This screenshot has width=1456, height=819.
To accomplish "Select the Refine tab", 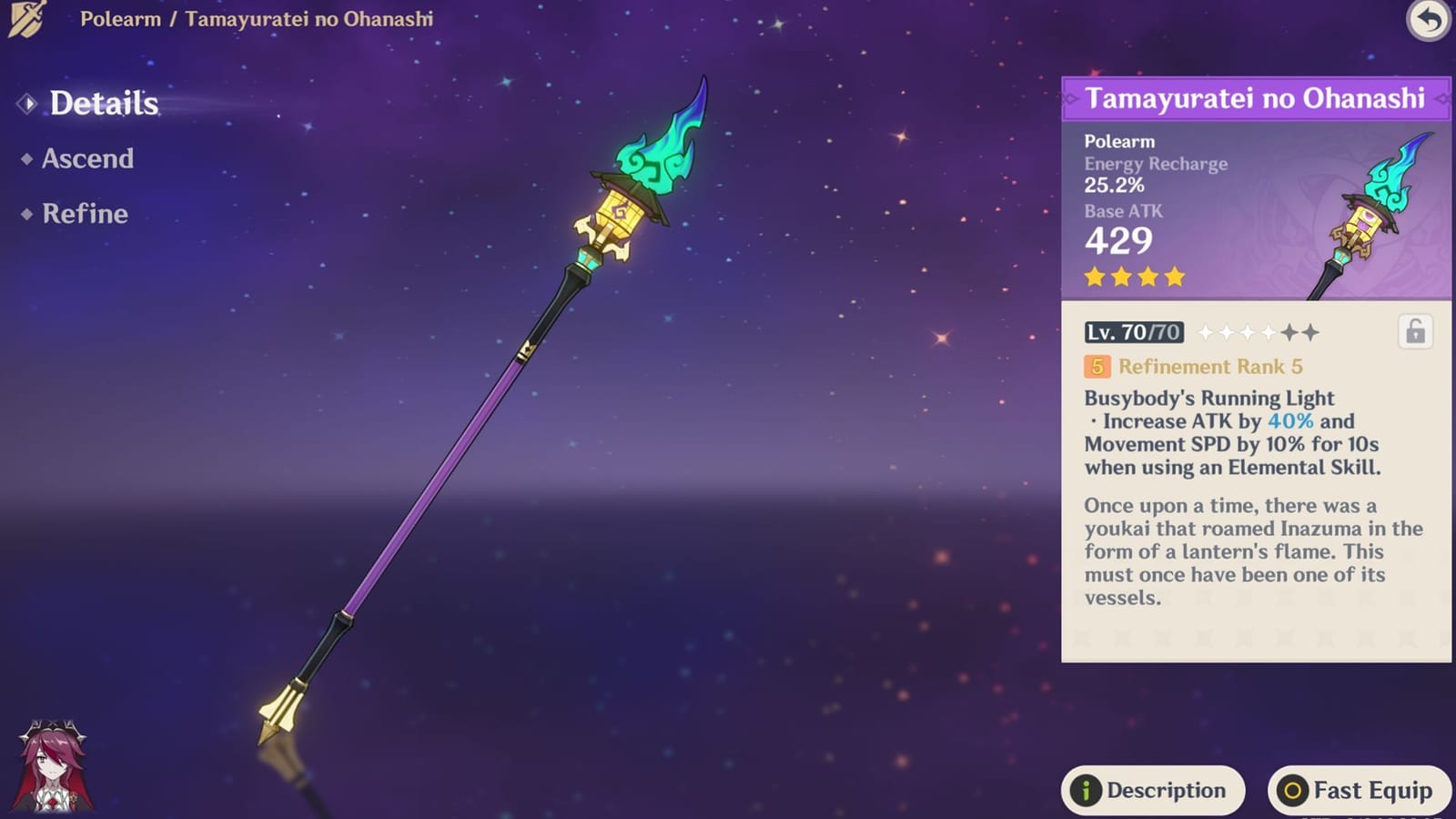I will click(85, 214).
